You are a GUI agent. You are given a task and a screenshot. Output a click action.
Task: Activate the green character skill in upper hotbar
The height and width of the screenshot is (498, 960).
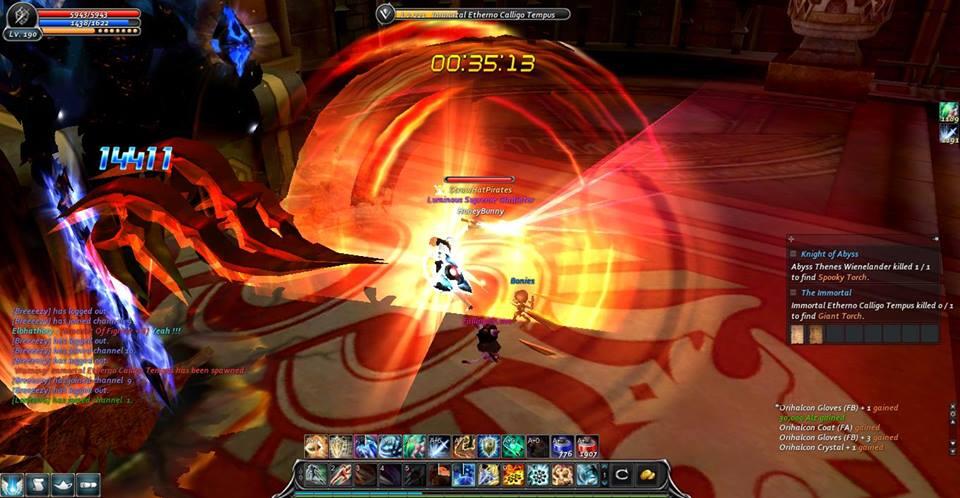coord(415,447)
